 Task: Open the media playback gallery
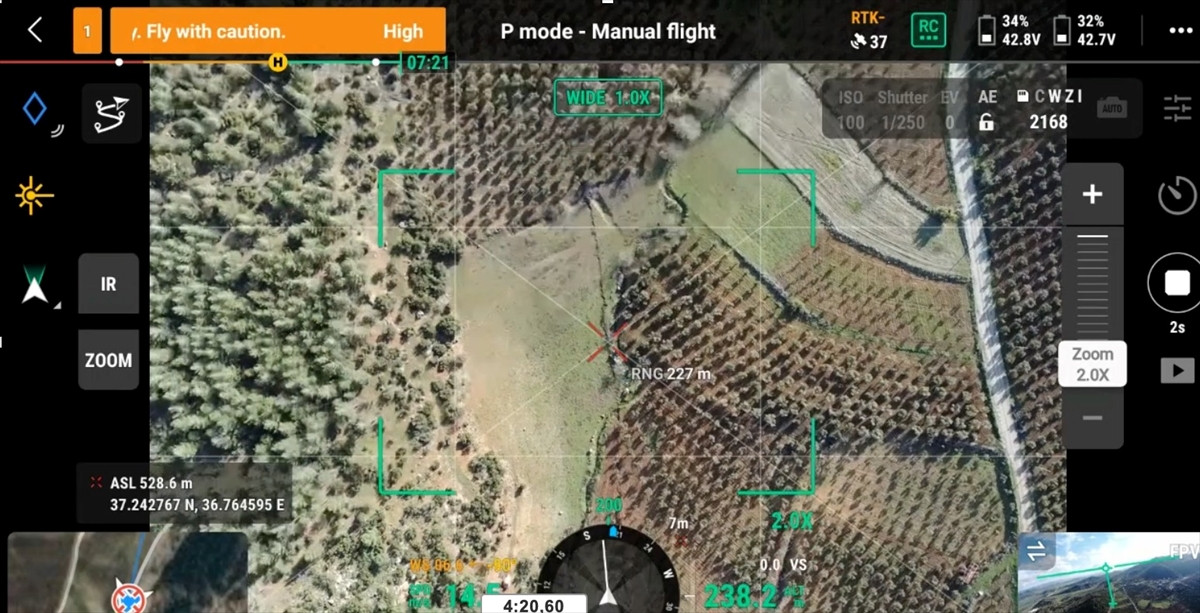tap(1176, 371)
